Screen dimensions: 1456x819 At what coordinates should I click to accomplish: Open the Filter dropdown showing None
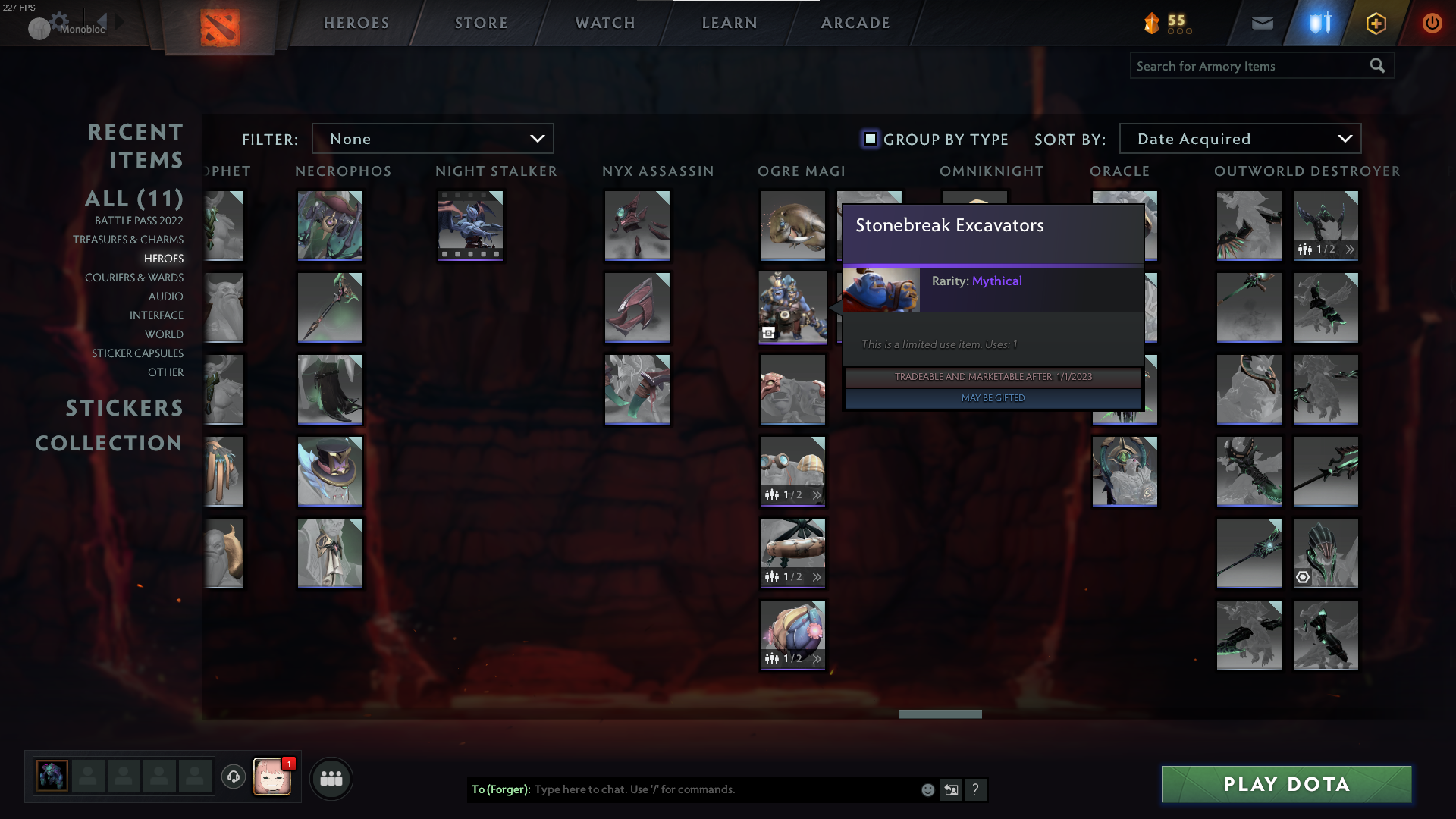coord(432,138)
